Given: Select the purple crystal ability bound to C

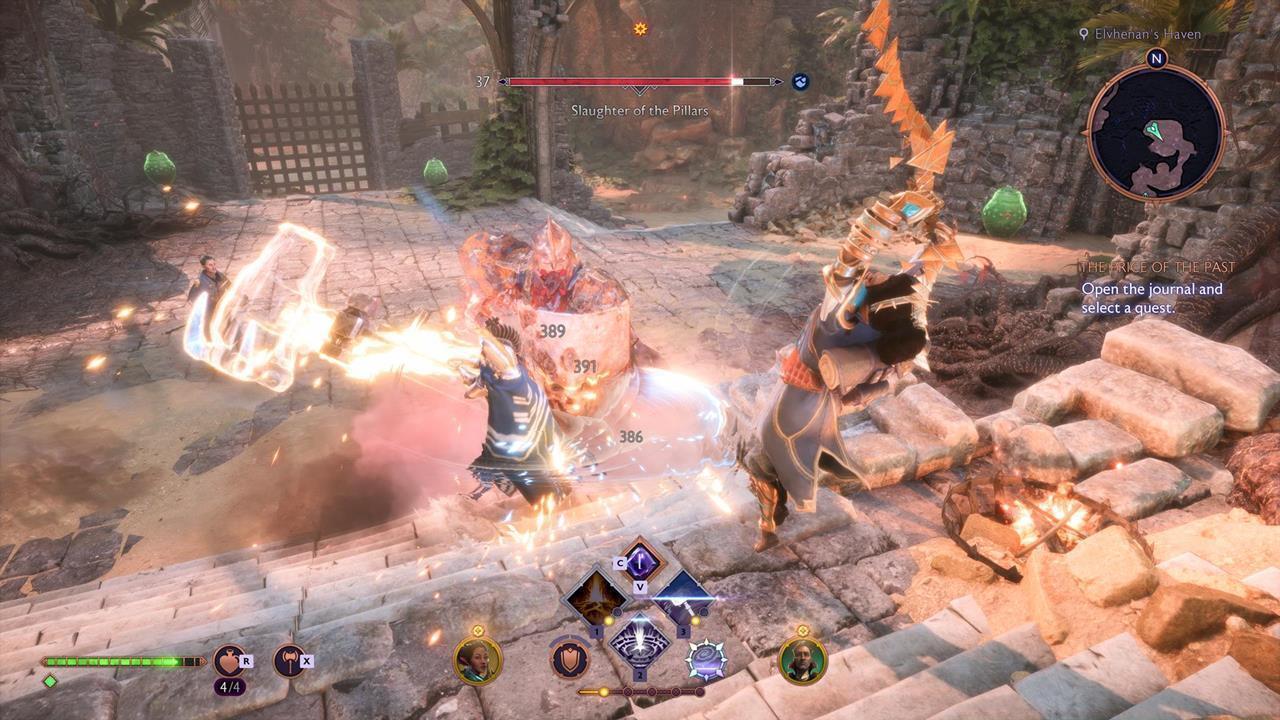Looking at the screenshot, I should [640, 561].
